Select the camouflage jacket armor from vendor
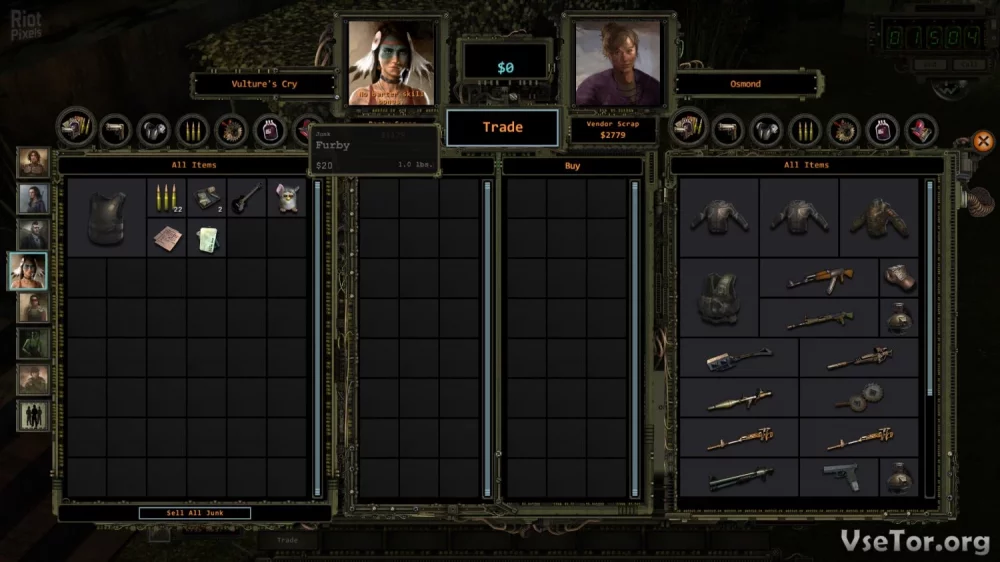This screenshot has width=1000, height=562. (879, 216)
